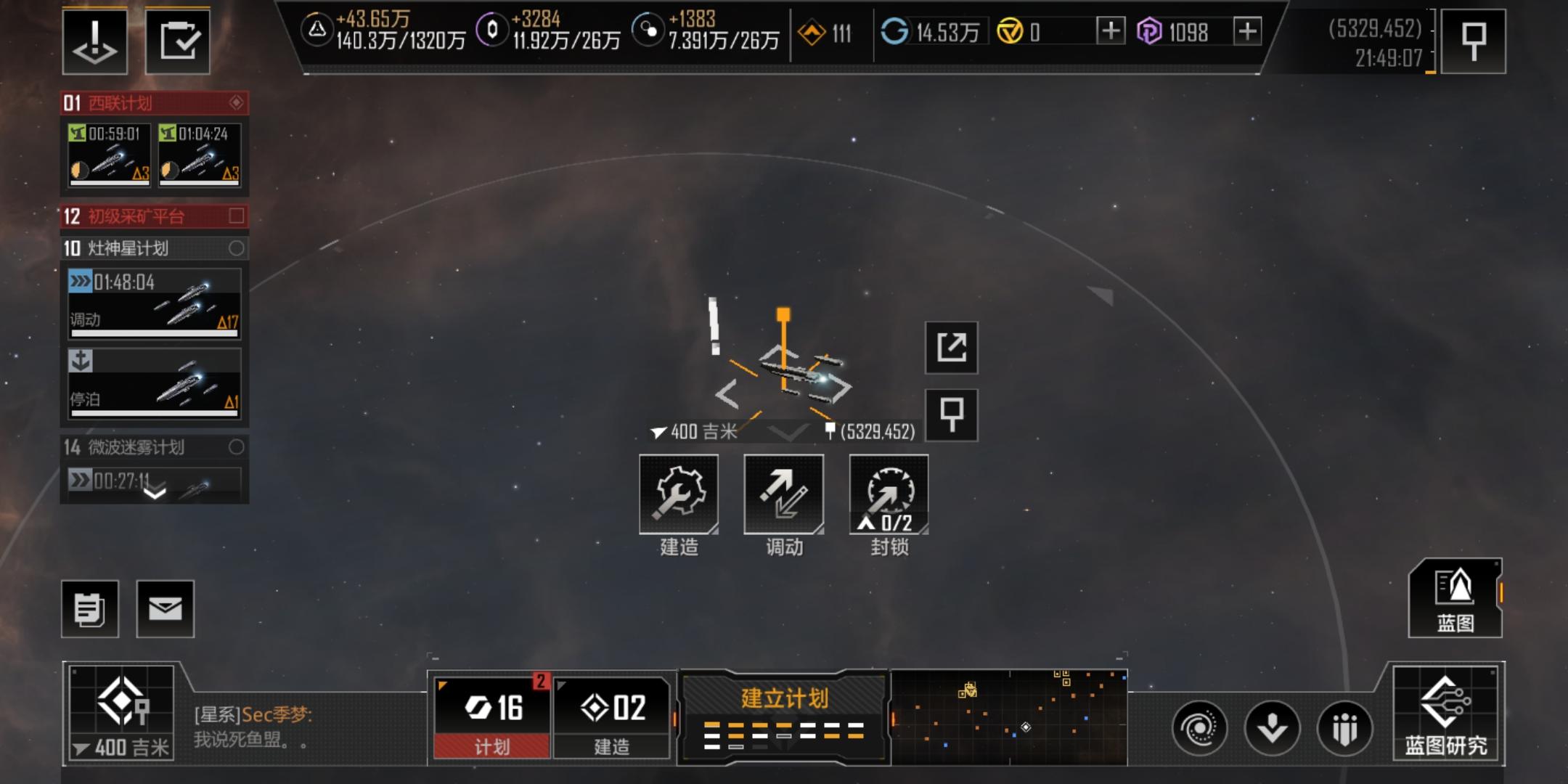Open the 建造 wrench build action

tap(679, 495)
